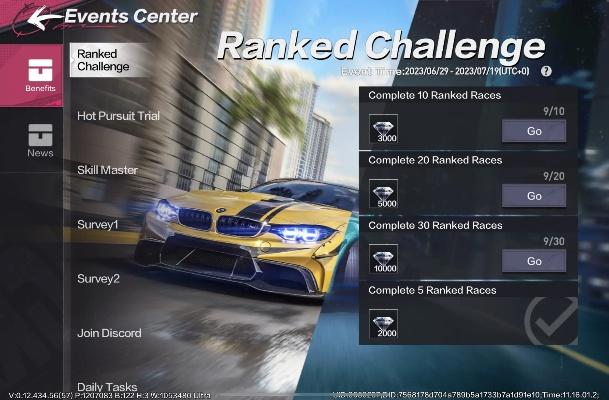The height and width of the screenshot is (400, 609).
Task: Go to the Complete 10 Ranked Races task
Action: click(533, 131)
